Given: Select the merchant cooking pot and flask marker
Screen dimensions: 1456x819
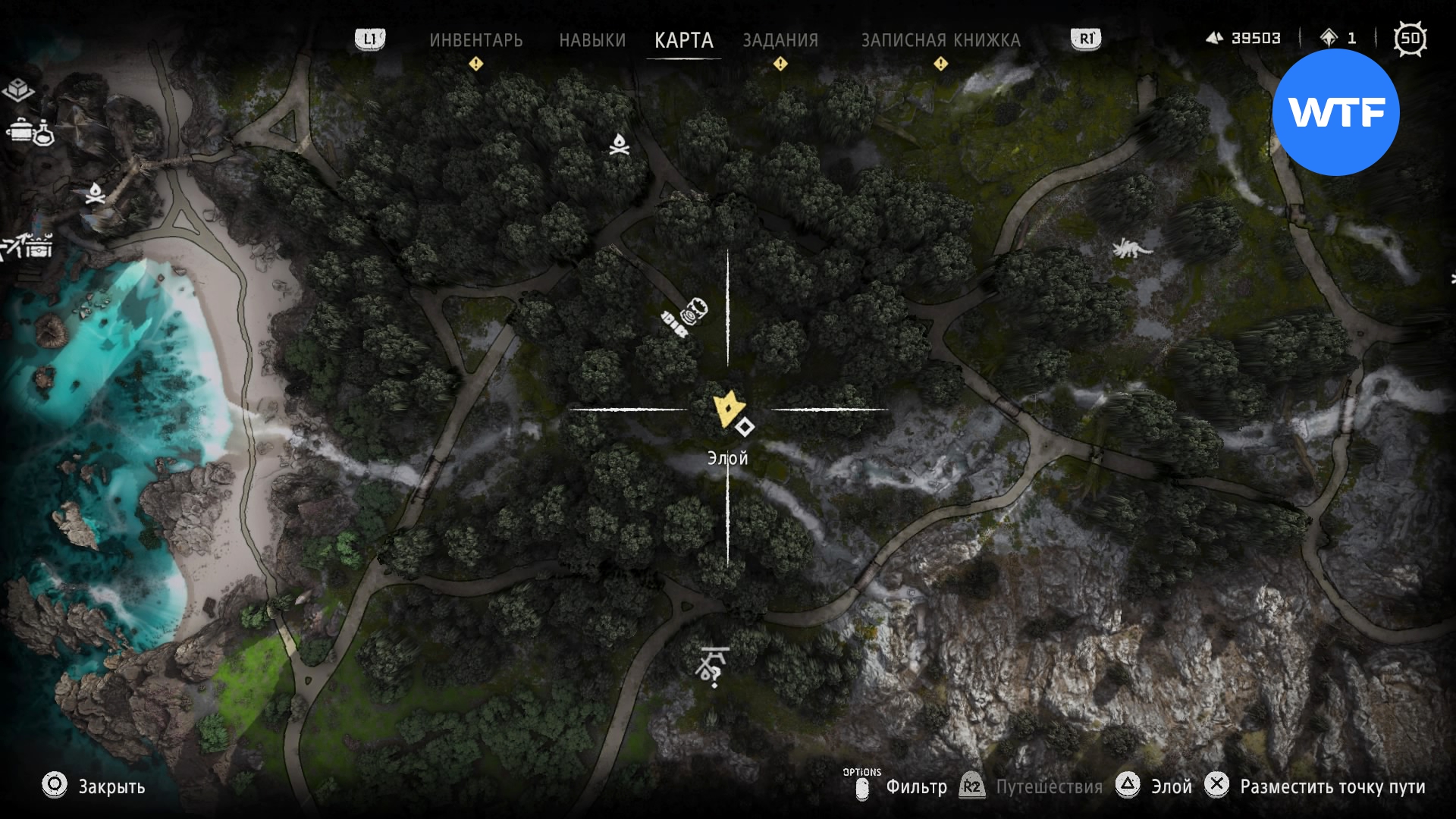Looking at the screenshot, I should pyautogui.click(x=31, y=132).
